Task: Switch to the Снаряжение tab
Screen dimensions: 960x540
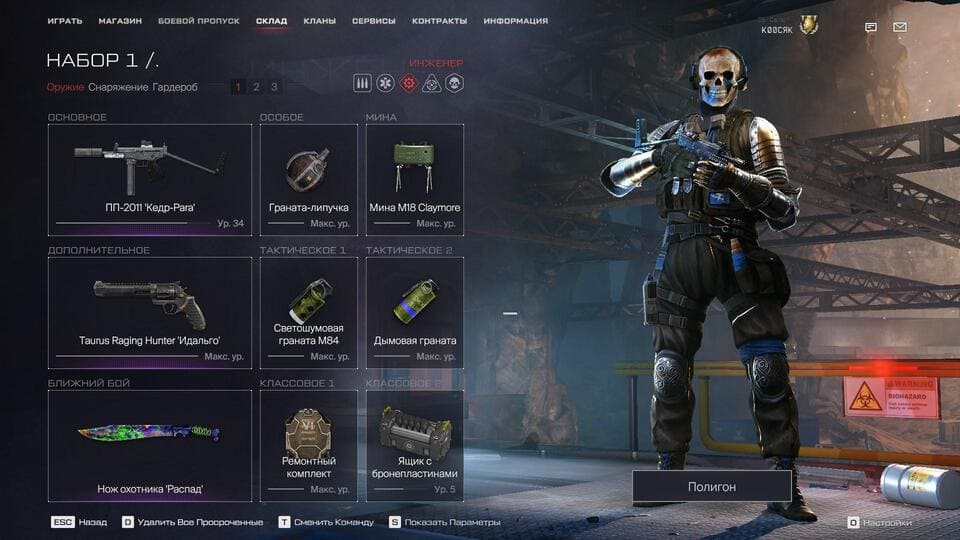Action: 118,87
